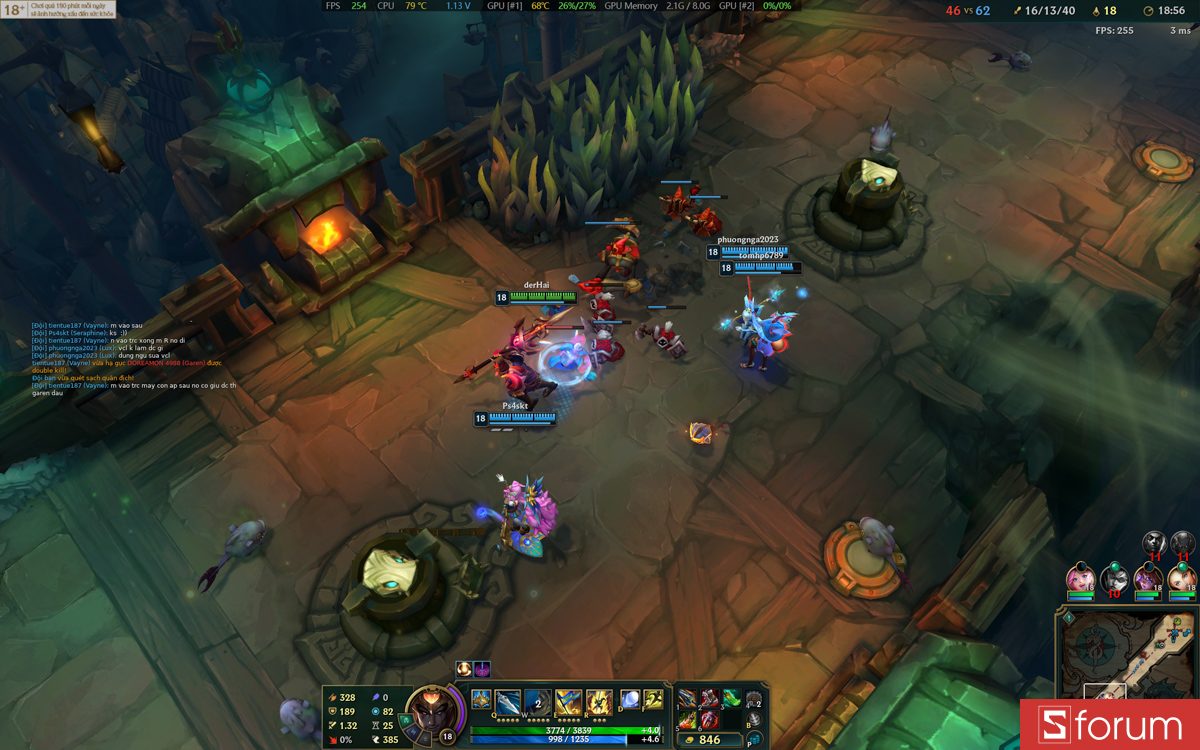Throw the snowball summoner spell on D
This screenshot has width=1200, height=750.
click(630, 699)
